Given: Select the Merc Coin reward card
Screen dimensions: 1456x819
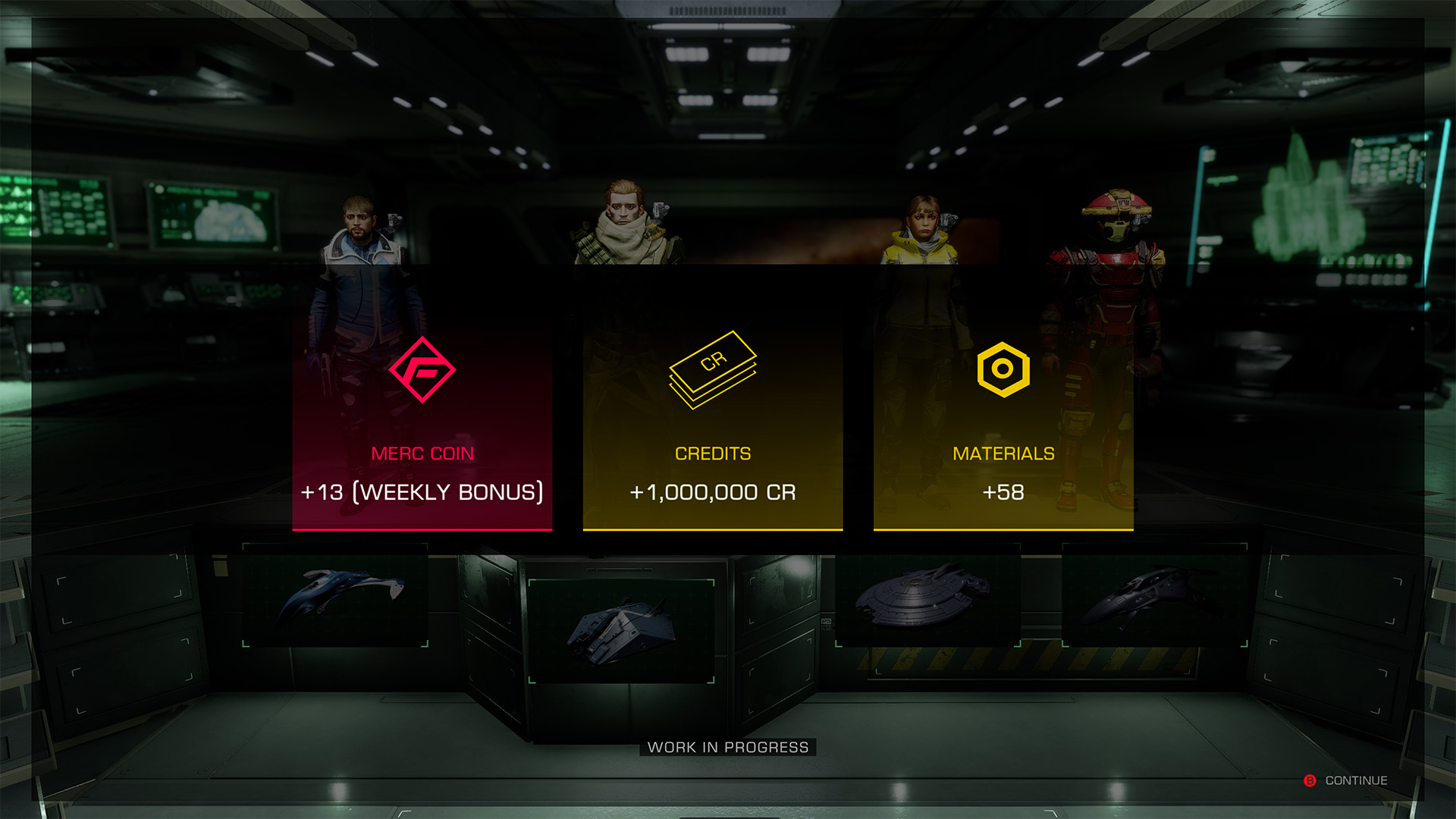Looking at the screenshot, I should point(422,425).
